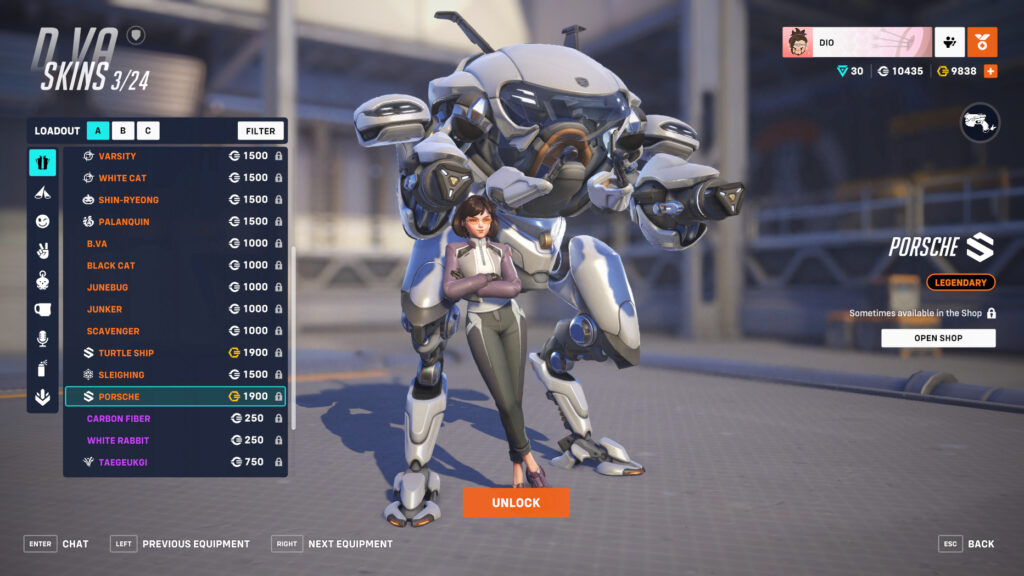Image resolution: width=1024 pixels, height=576 pixels.
Task: Open the voice lines microphone category
Action: [43, 339]
